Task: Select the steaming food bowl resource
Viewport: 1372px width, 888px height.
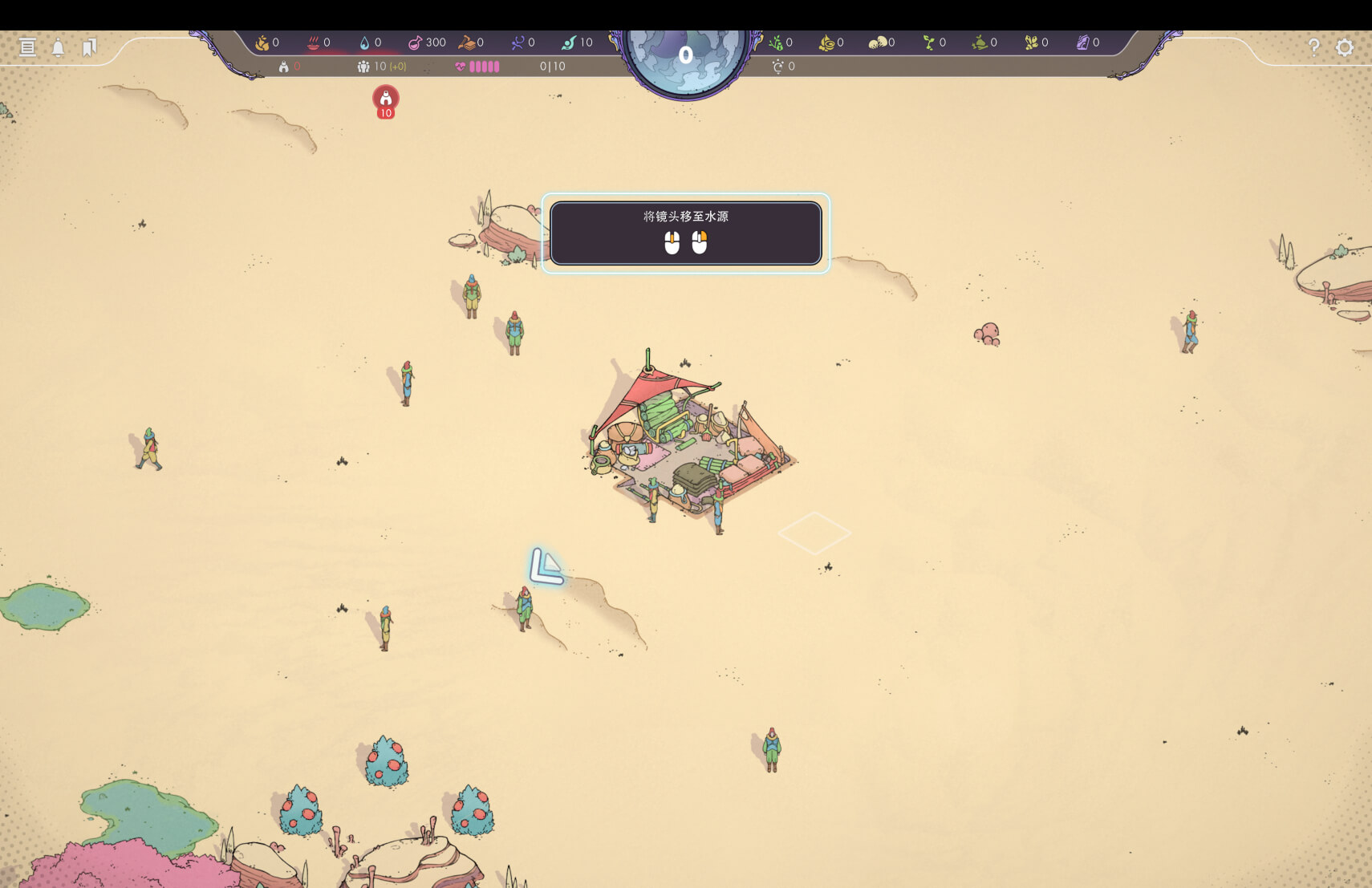Action: coord(314,43)
